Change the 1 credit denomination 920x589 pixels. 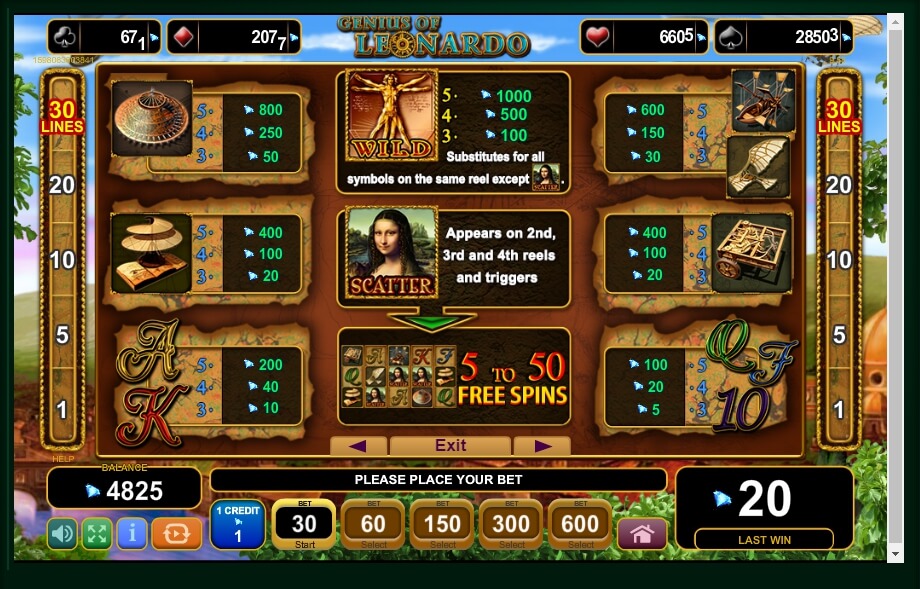tap(237, 525)
